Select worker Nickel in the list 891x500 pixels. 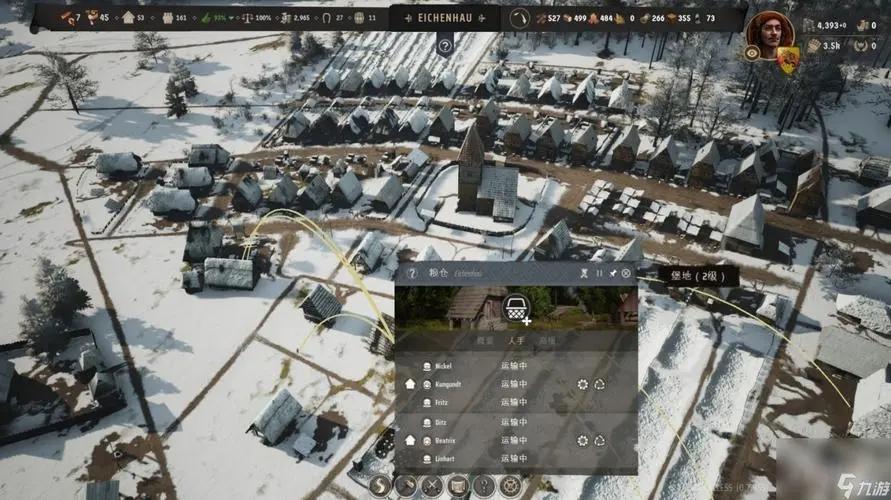click(x=444, y=366)
